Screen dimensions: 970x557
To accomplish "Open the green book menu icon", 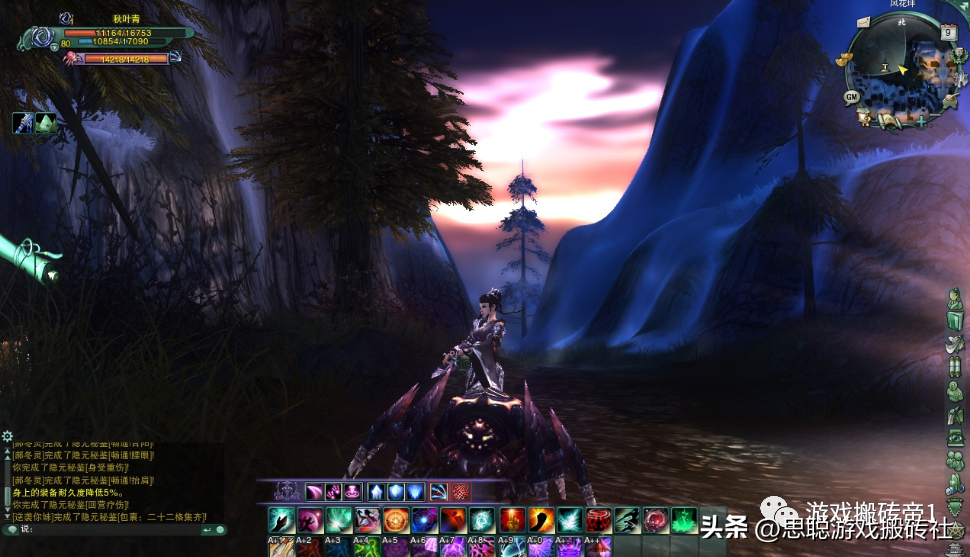I will (x=955, y=319).
